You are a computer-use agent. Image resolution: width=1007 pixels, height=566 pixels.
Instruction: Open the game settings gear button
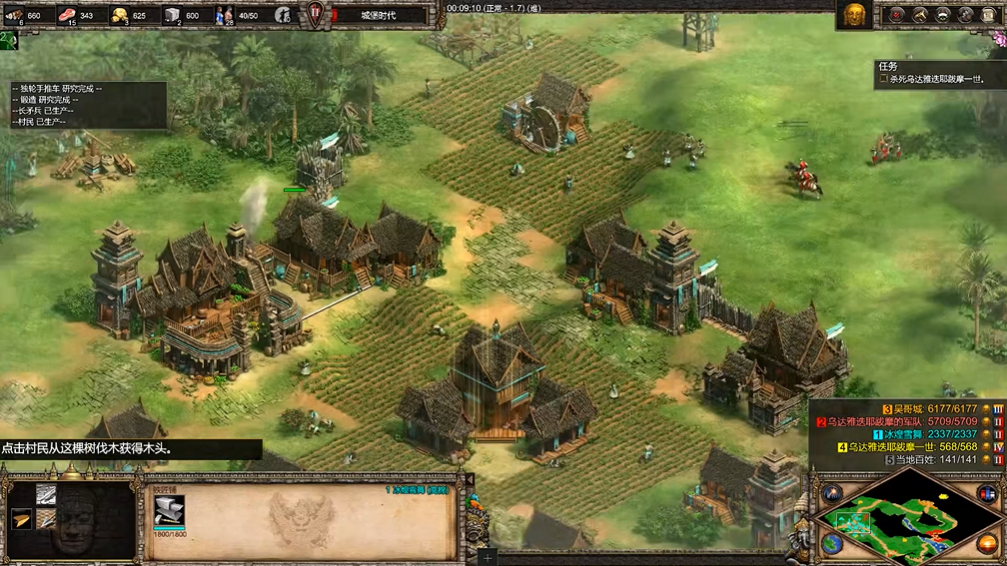point(966,14)
